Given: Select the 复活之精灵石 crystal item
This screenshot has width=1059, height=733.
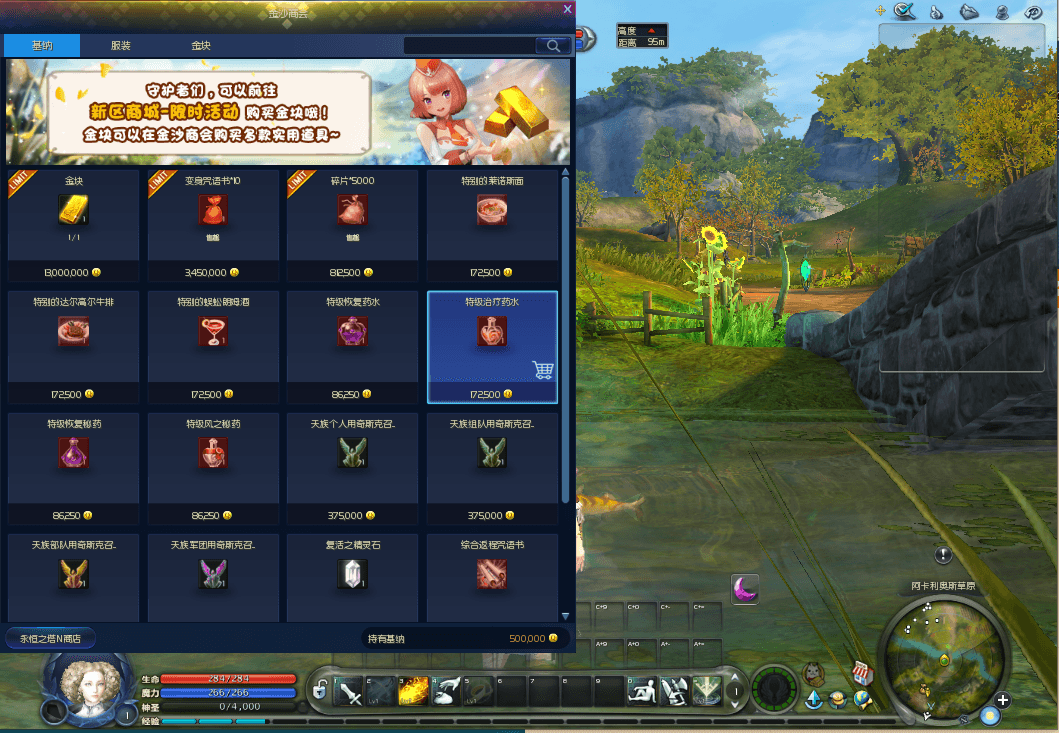Looking at the screenshot, I should 352,574.
